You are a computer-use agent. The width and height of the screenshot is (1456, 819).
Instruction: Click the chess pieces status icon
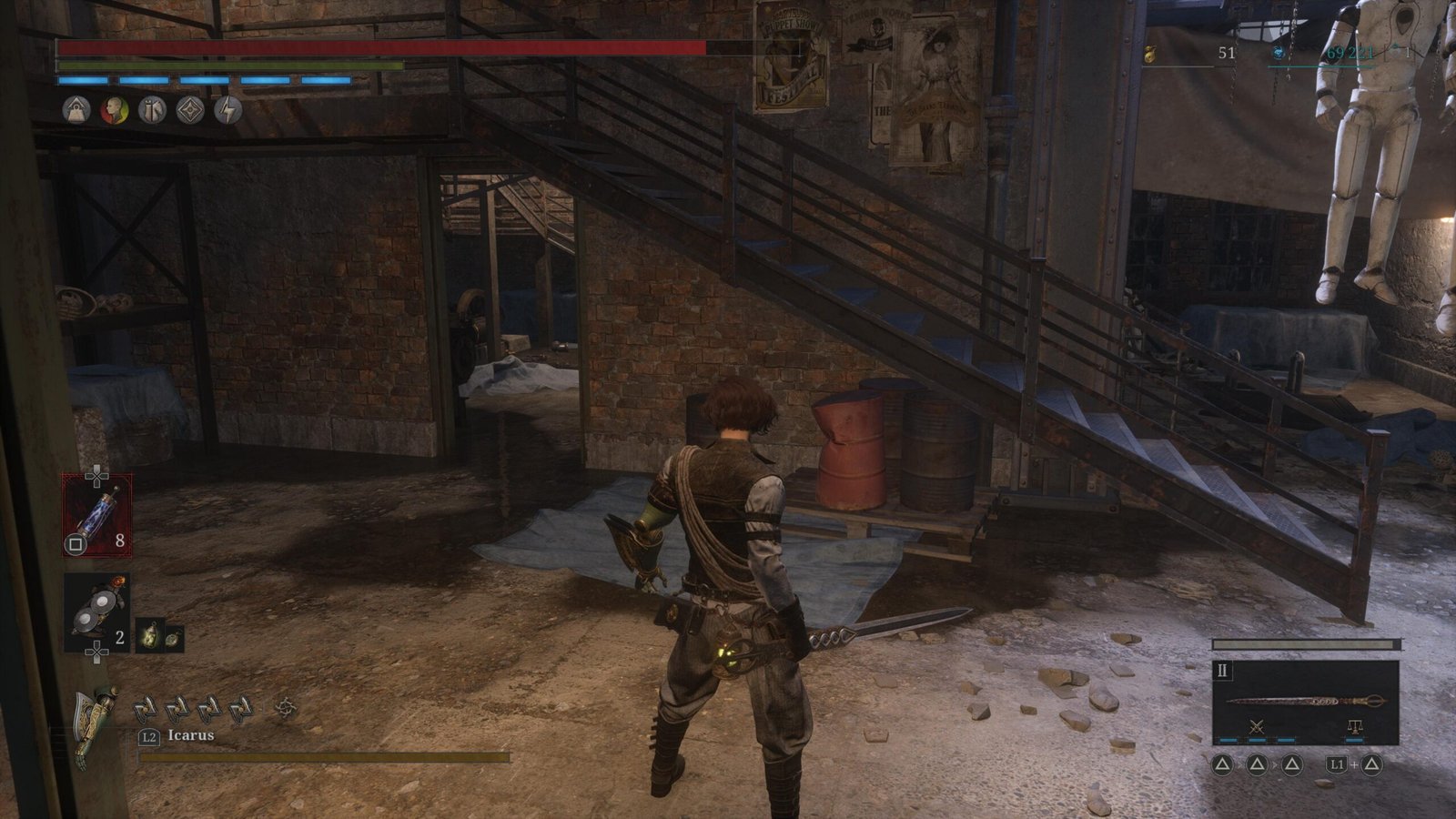coord(152,111)
